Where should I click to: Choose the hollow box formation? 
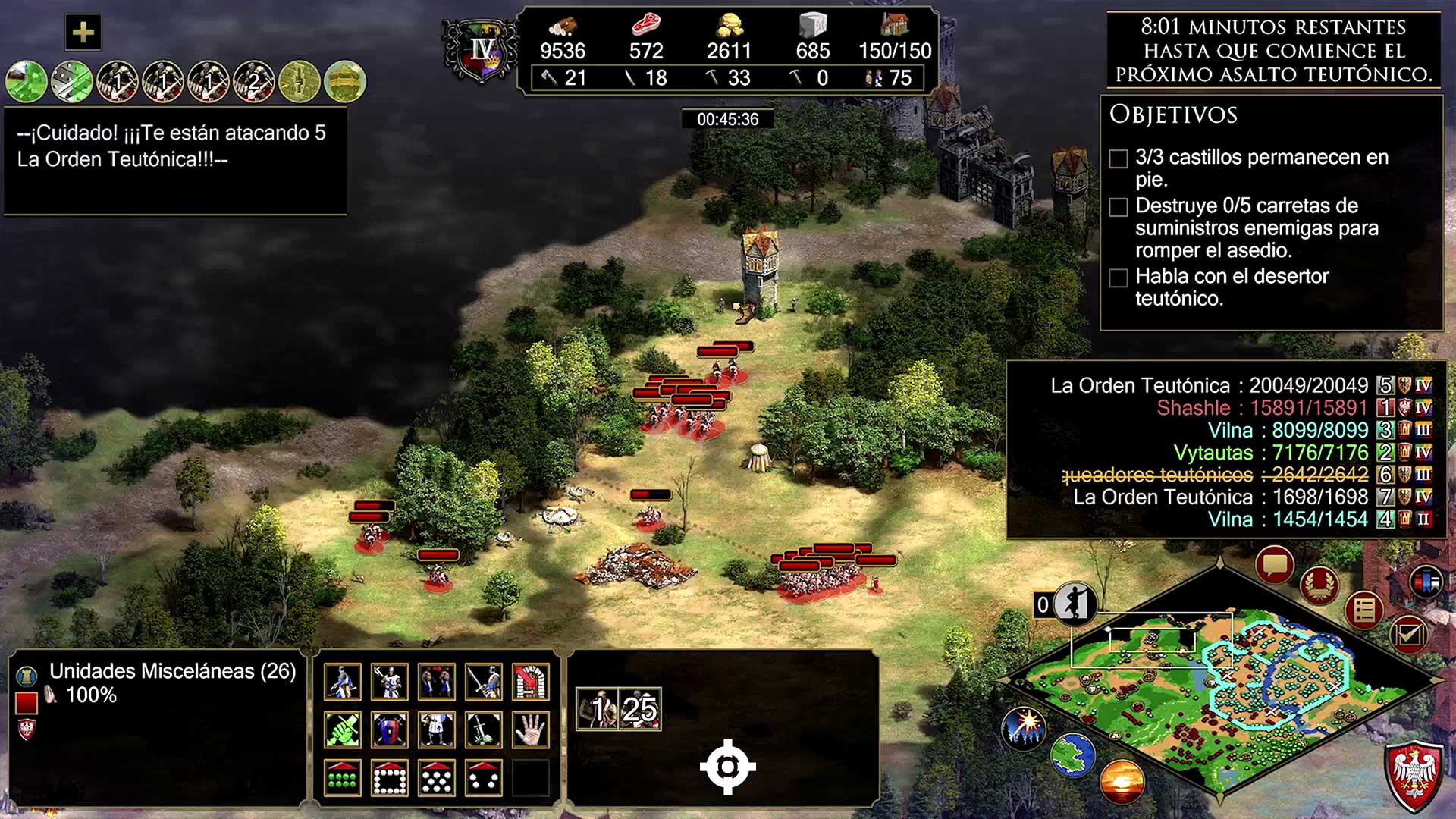coord(389,778)
